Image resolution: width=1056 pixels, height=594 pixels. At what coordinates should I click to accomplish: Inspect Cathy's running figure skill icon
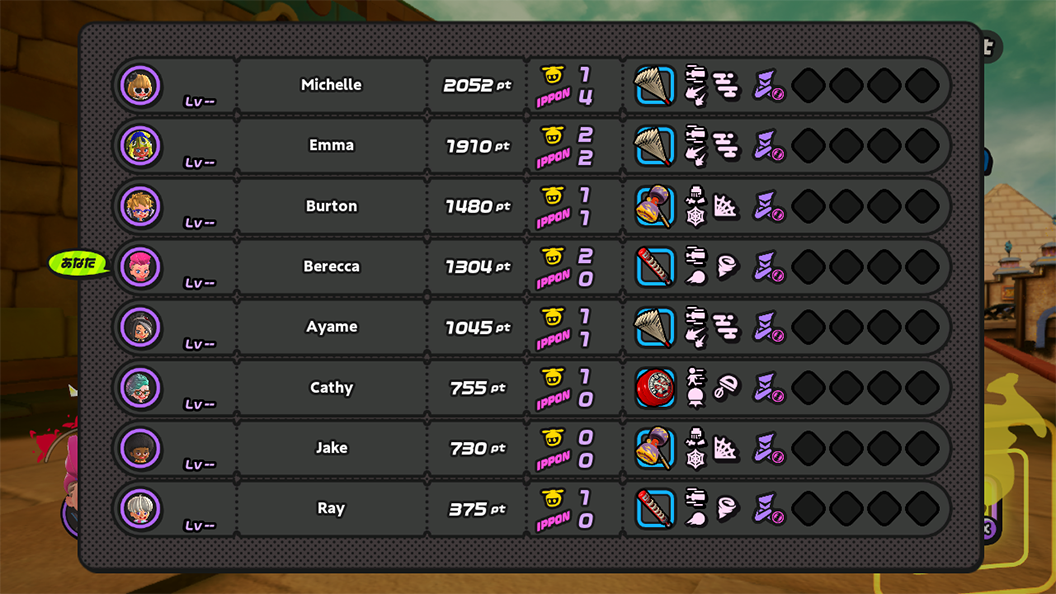coord(695,378)
